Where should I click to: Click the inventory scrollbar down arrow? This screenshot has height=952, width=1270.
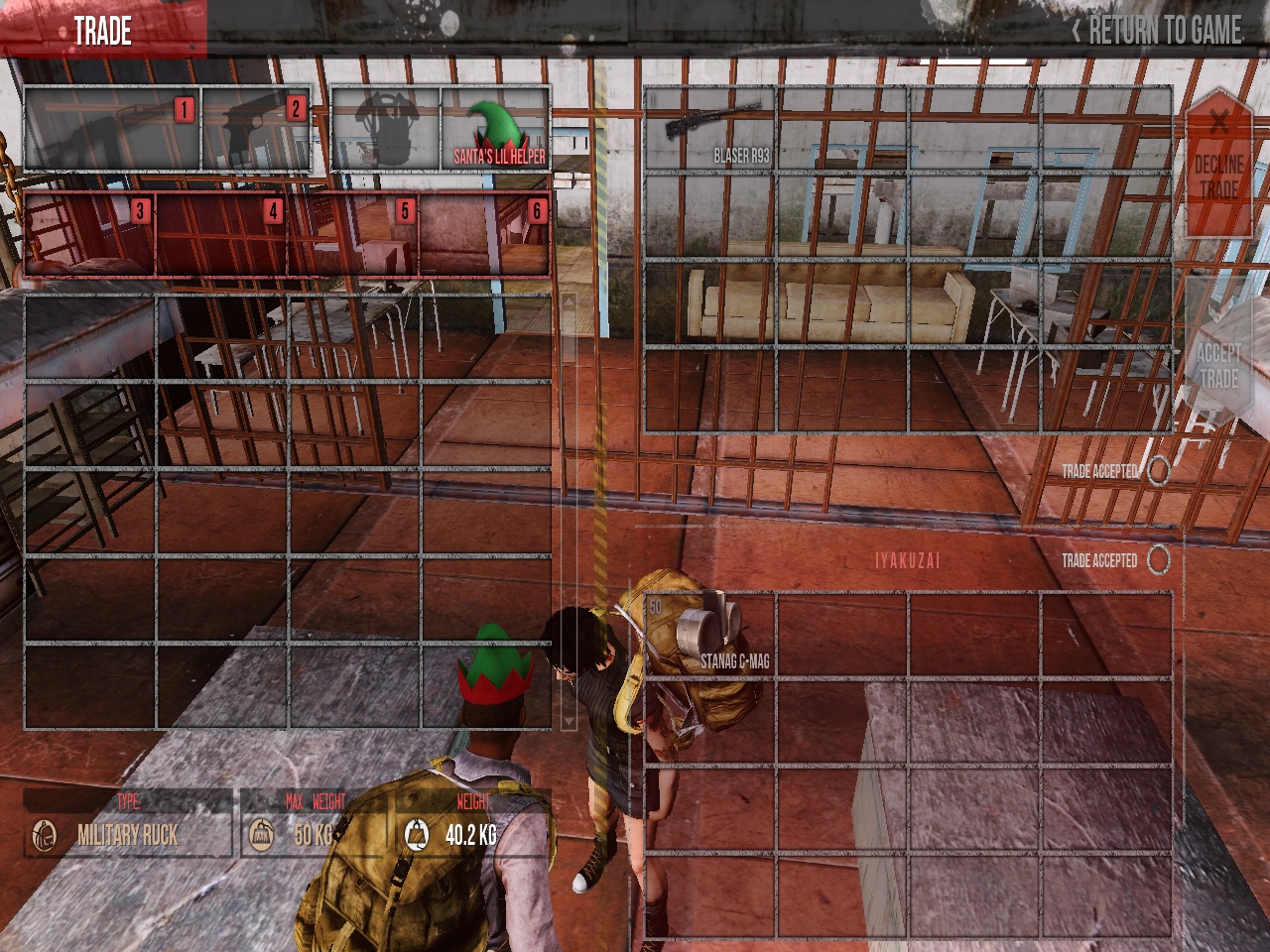569,720
